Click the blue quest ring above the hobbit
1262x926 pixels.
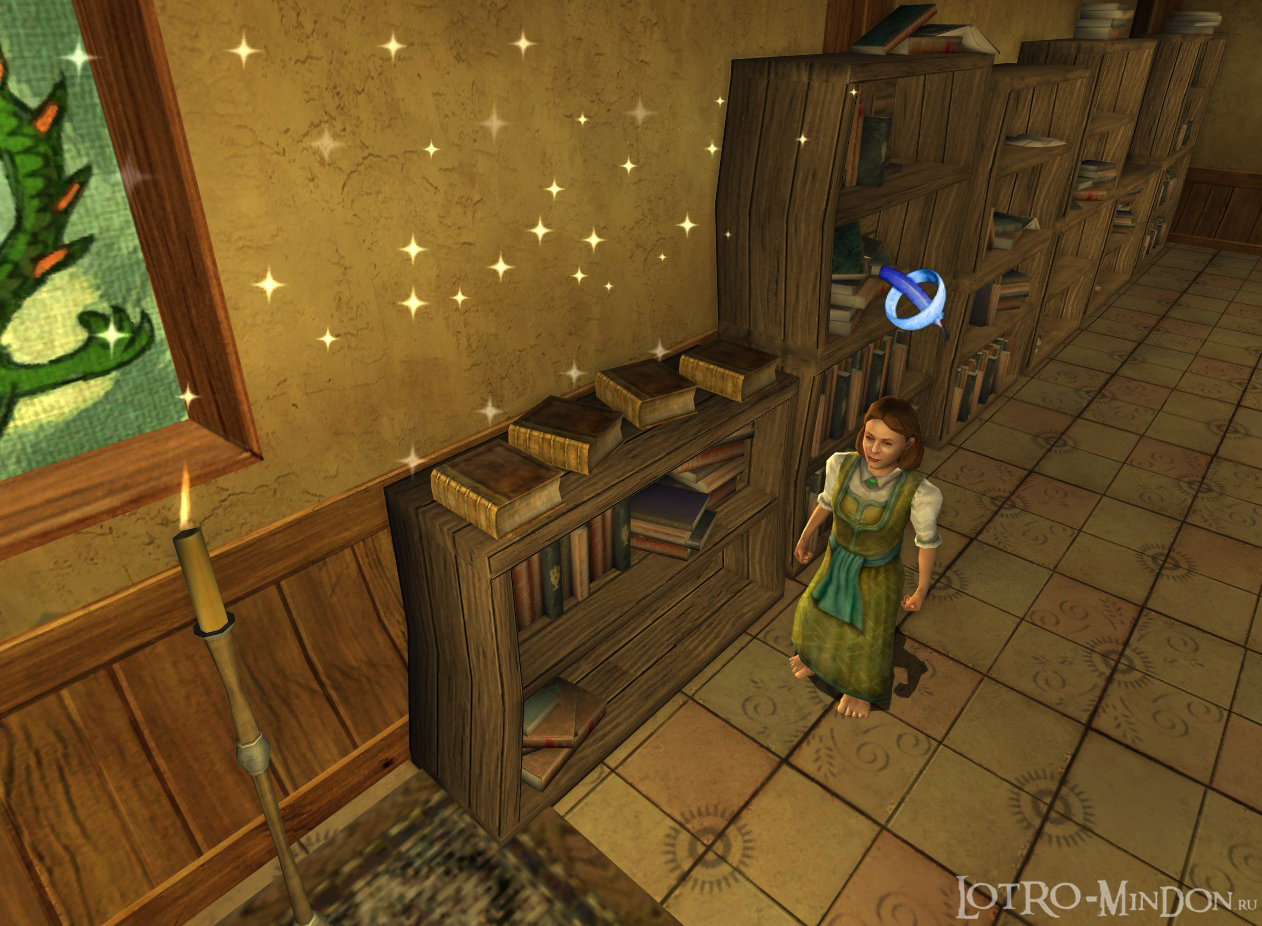pos(915,298)
